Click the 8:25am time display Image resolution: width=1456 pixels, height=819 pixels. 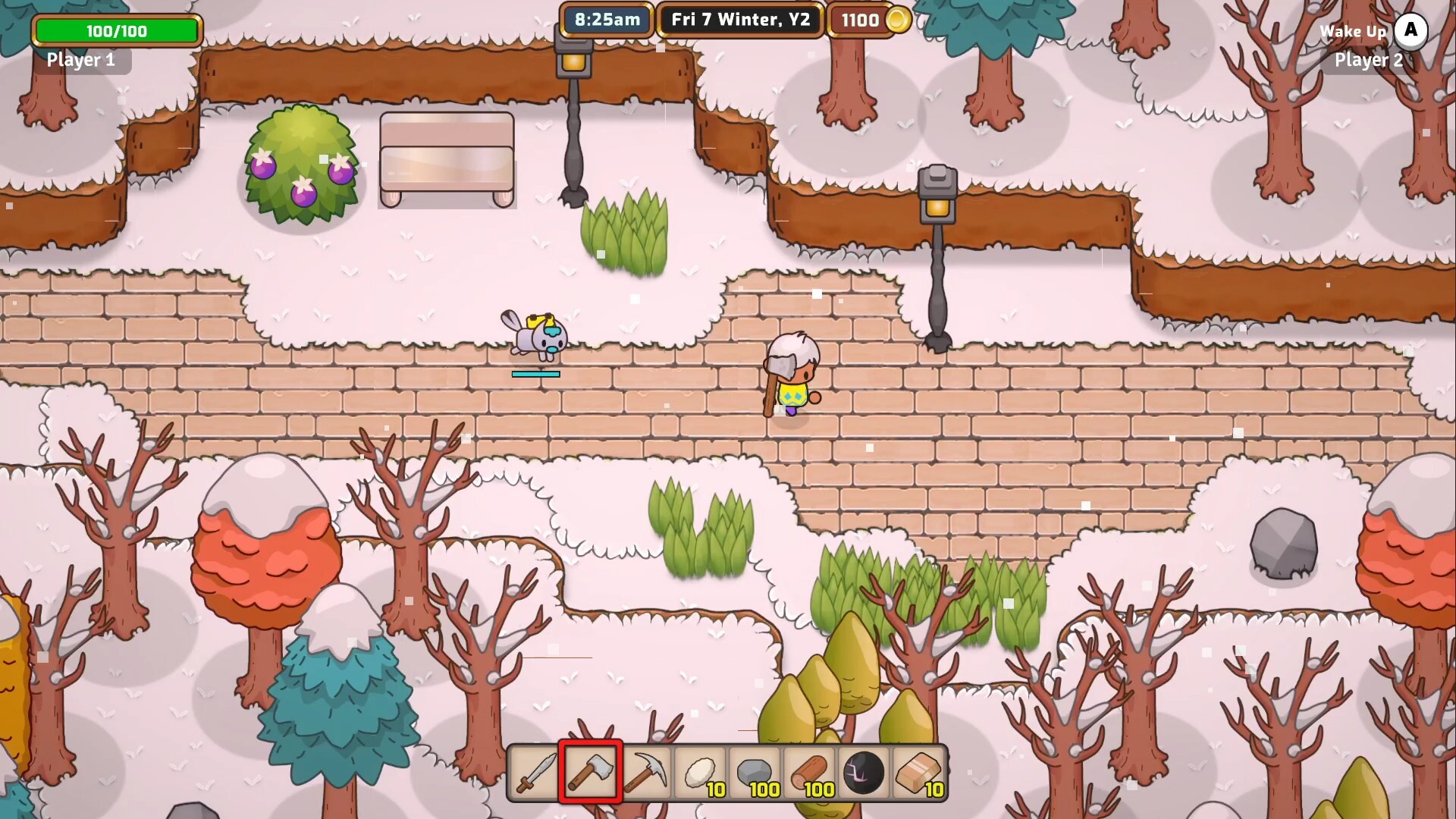(x=605, y=19)
